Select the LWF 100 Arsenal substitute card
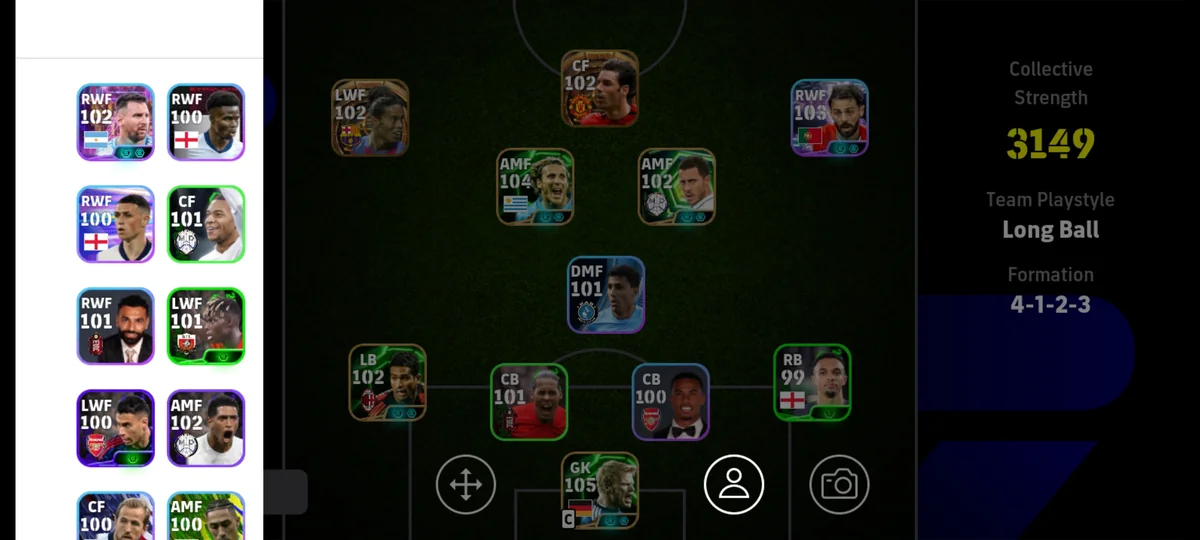The width and height of the screenshot is (1200, 540). point(116,428)
